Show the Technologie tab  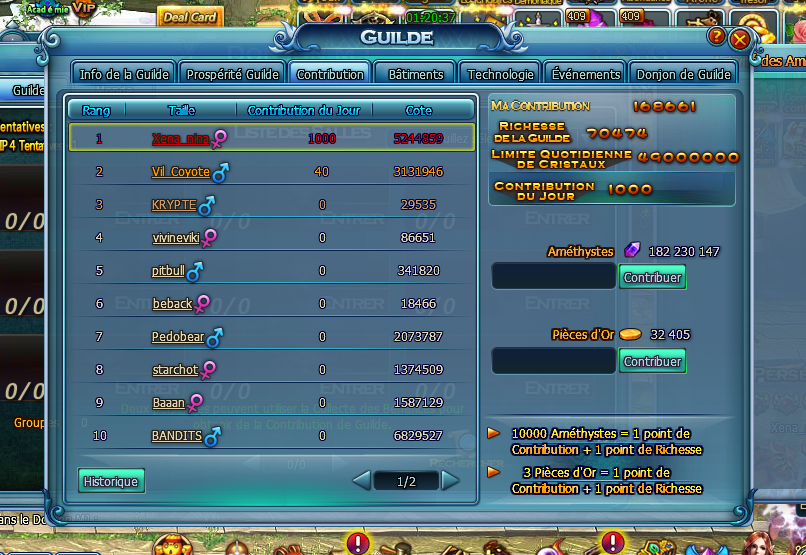click(501, 74)
